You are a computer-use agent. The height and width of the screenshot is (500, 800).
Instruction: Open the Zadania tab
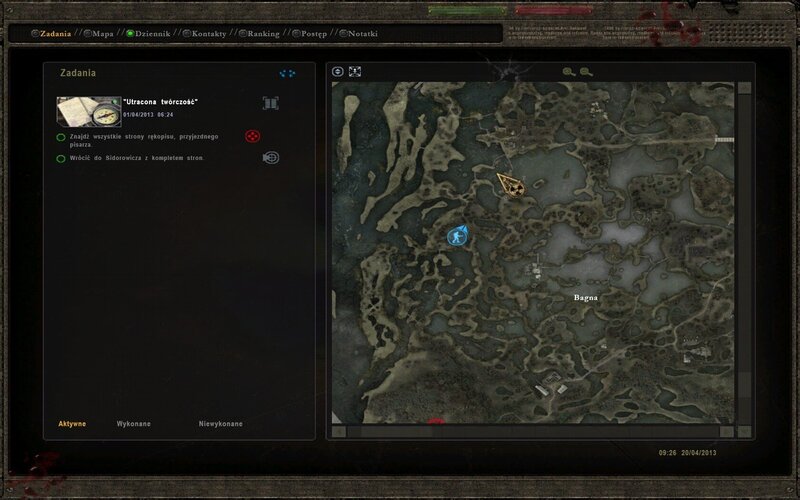coord(54,33)
